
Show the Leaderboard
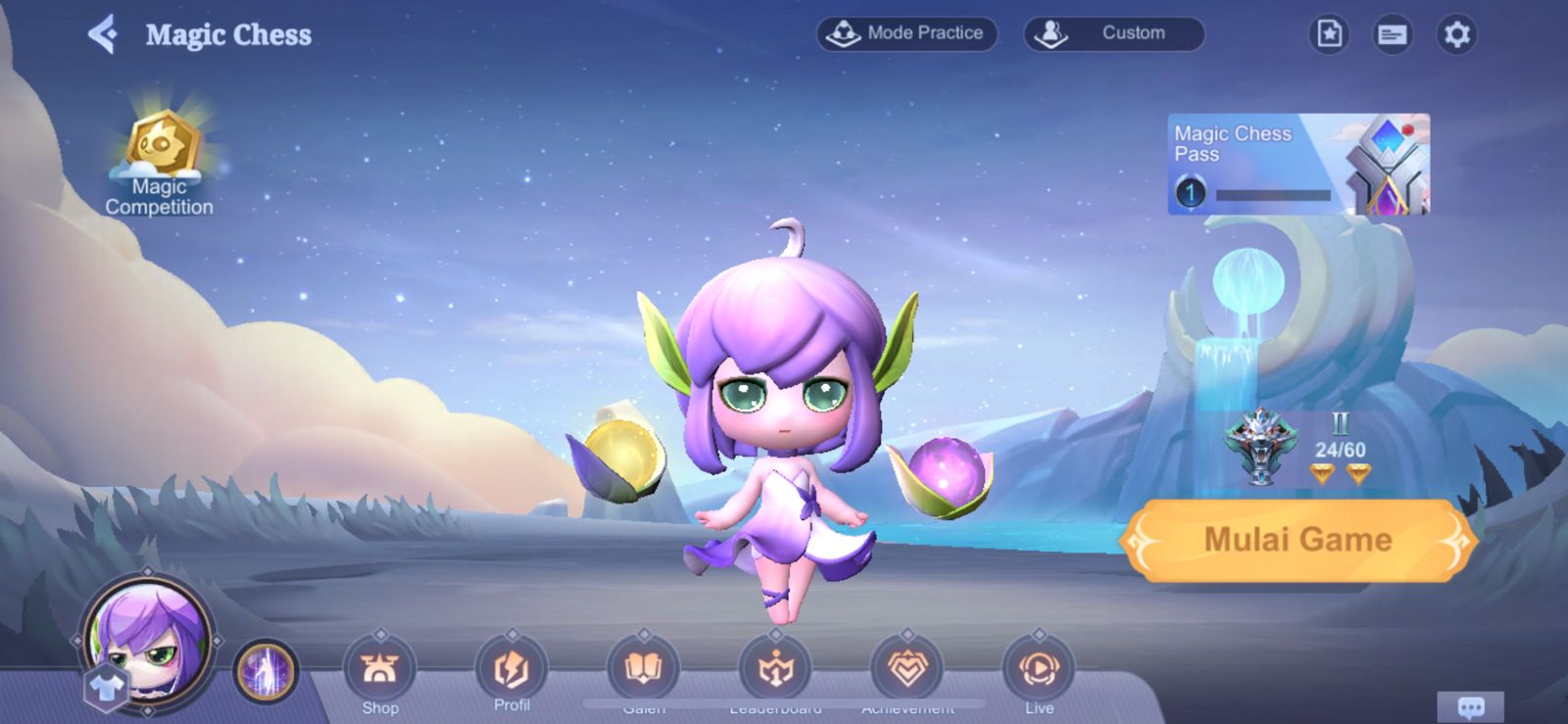775,670
